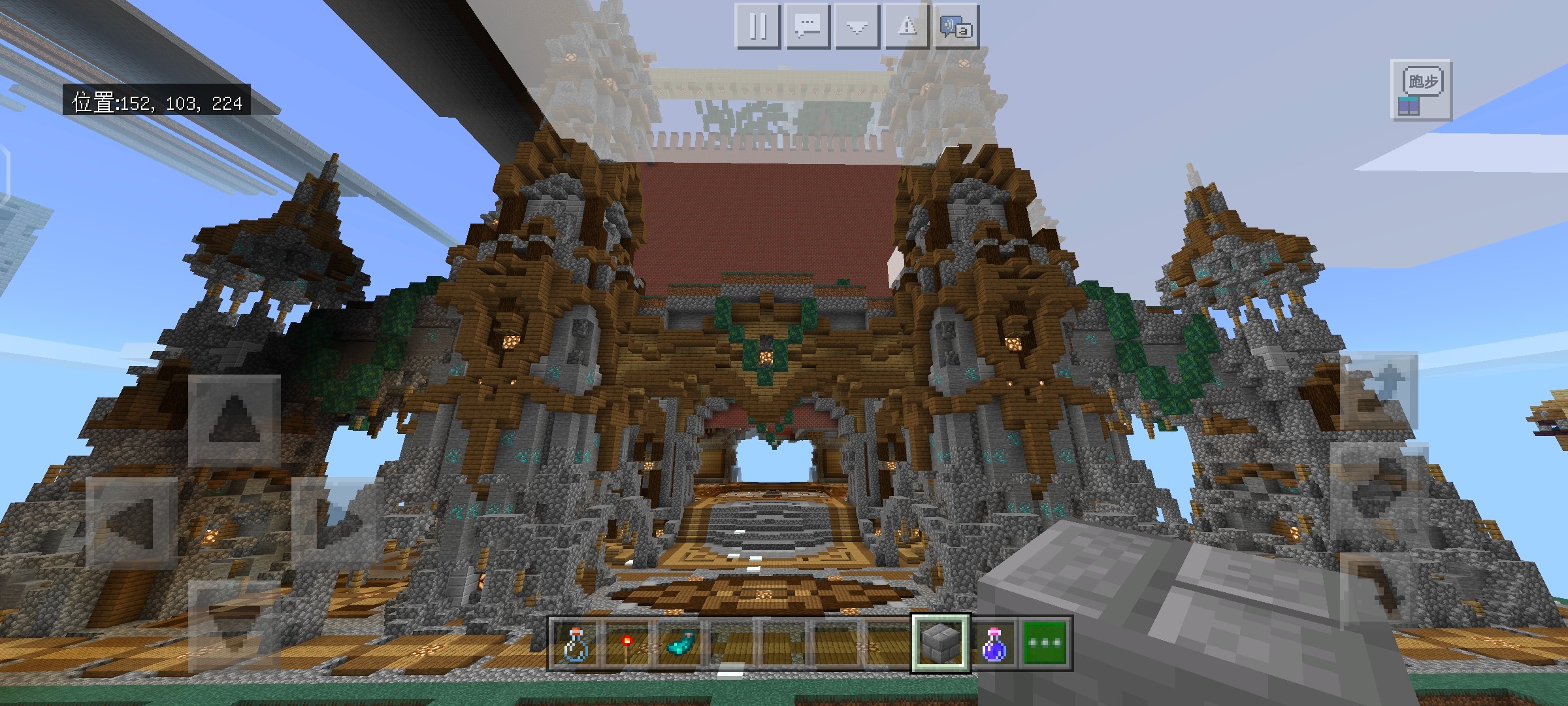Screen dimensions: 1568x706
Task: Toggle the 跑步 sprint button
Action: tap(1422, 90)
